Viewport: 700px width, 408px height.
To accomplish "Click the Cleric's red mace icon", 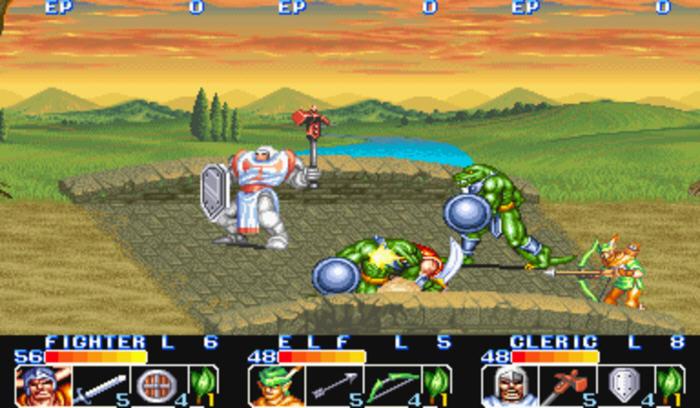I will (562, 386).
